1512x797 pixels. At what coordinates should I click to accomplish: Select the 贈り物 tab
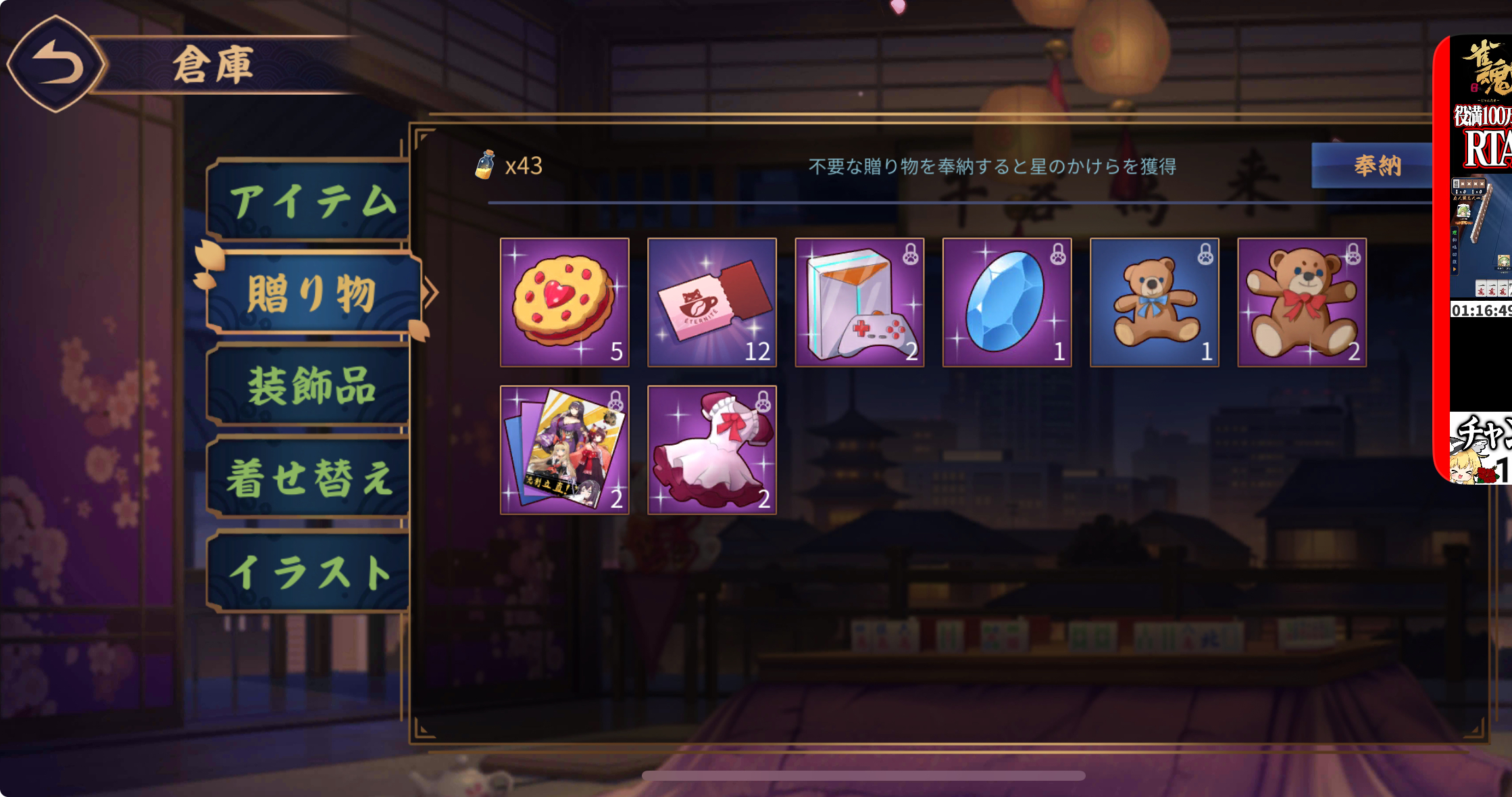(312, 293)
